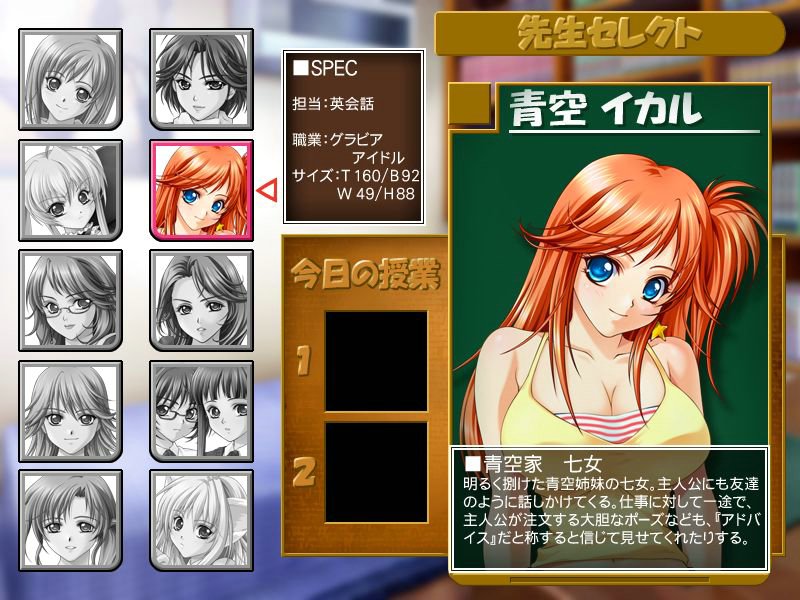The height and width of the screenshot is (600, 800).
Task: Select the orange-haired Ikaru portrait tile
Action: pyautogui.click(x=200, y=190)
